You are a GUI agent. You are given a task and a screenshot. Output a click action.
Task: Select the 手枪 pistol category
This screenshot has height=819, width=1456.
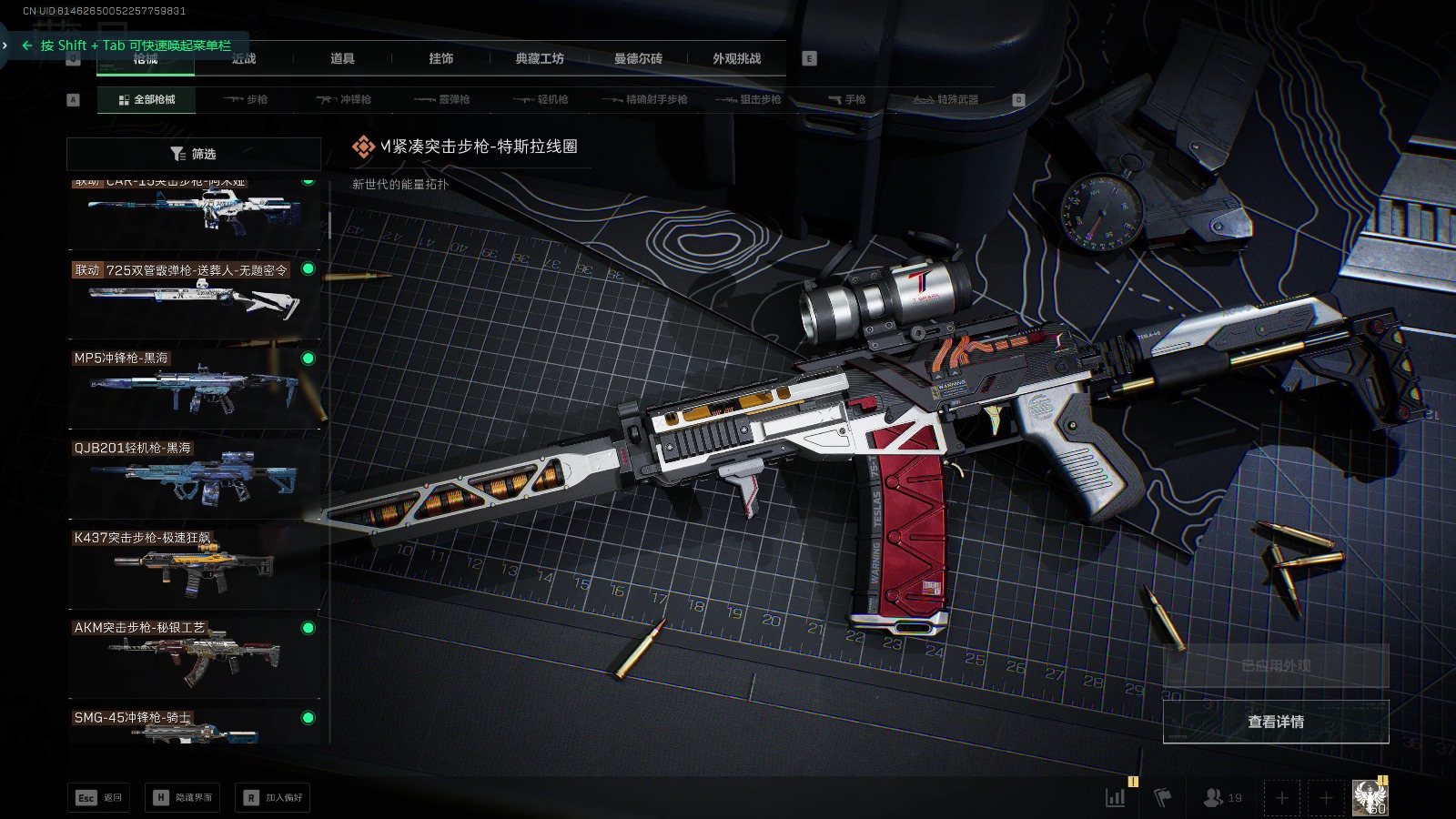(847, 99)
